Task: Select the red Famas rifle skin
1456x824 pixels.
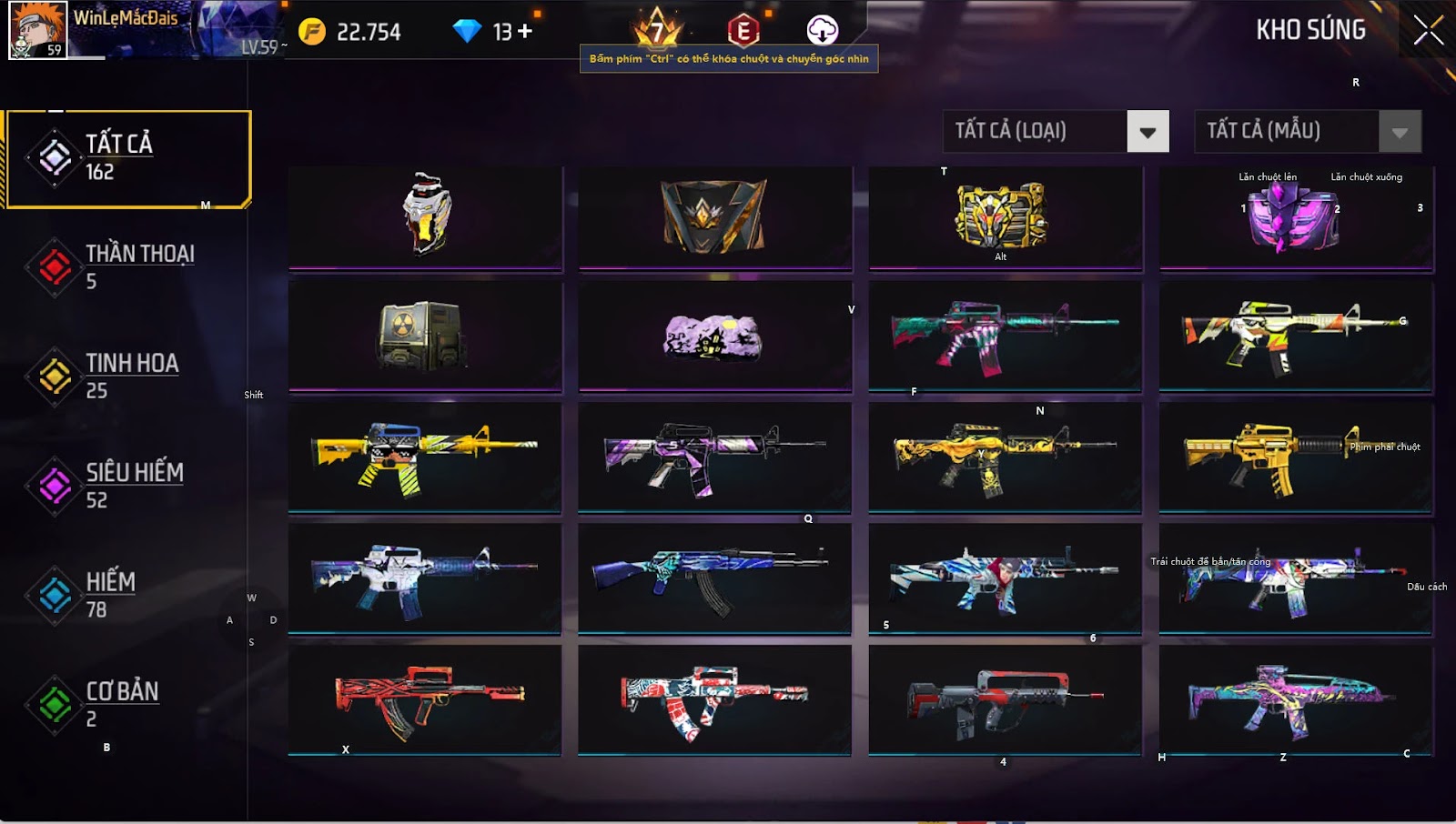Action: [424, 698]
